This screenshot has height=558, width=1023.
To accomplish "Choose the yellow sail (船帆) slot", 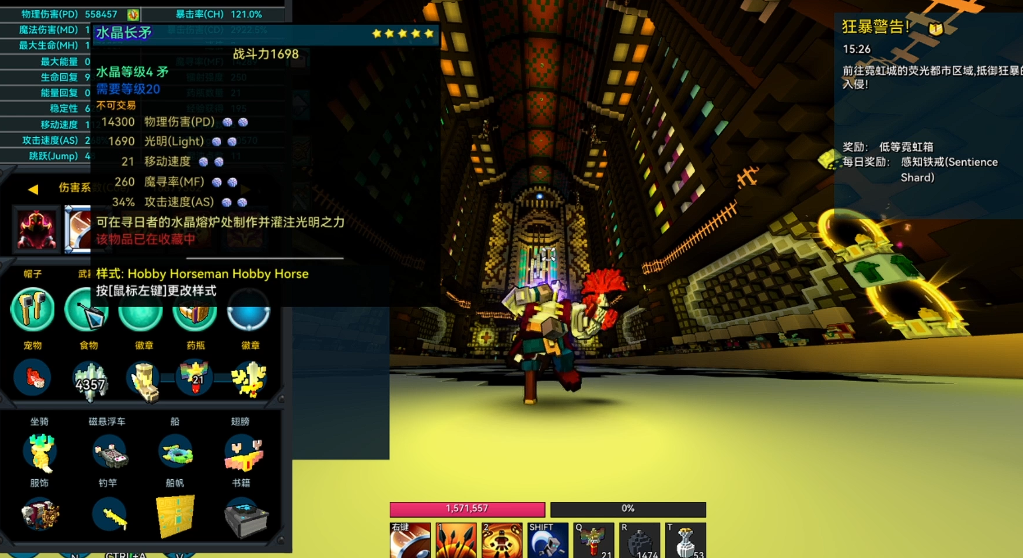I will coord(176,514).
